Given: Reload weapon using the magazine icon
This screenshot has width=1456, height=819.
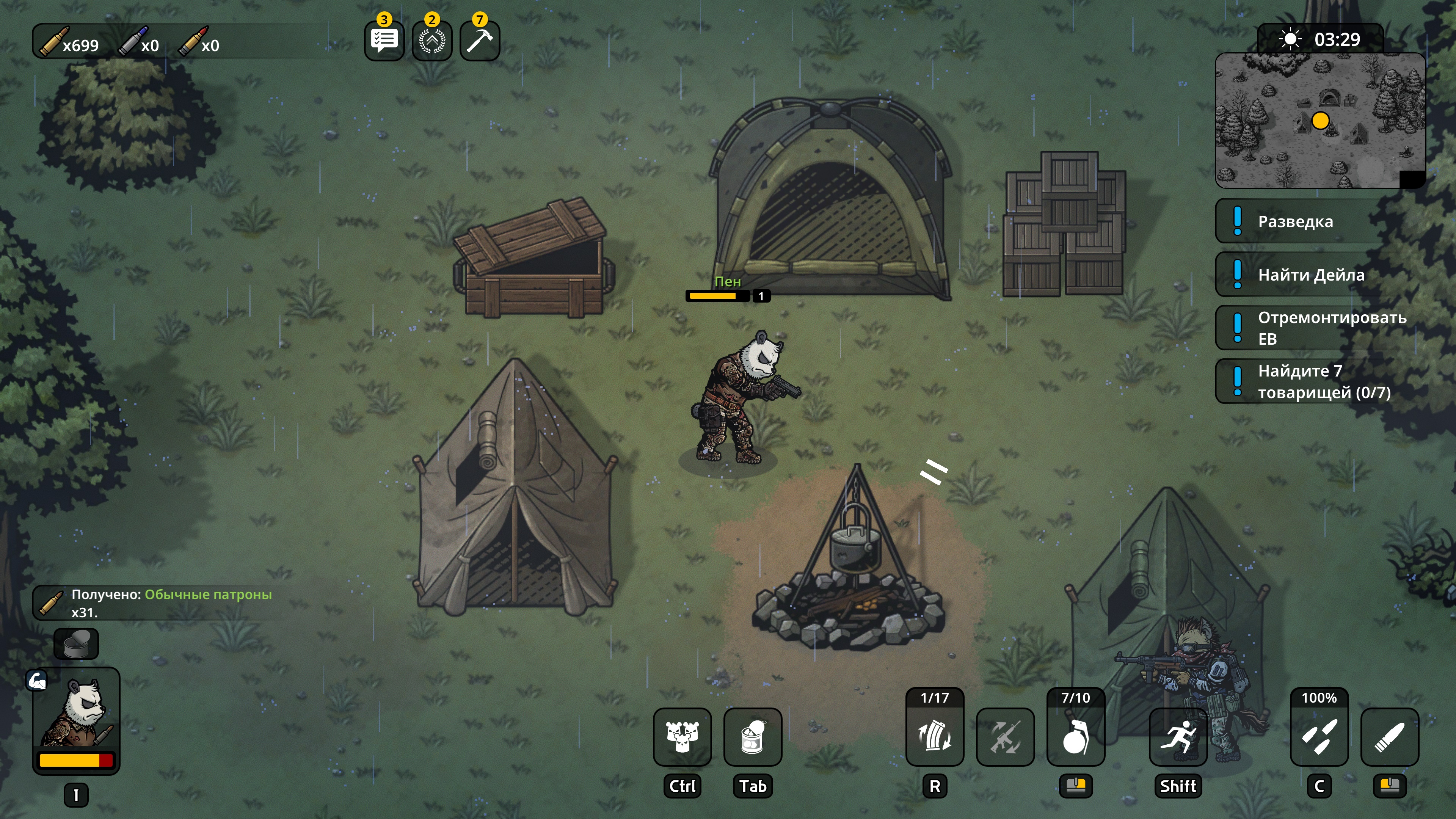Looking at the screenshot, I should [x=934, y=736].
